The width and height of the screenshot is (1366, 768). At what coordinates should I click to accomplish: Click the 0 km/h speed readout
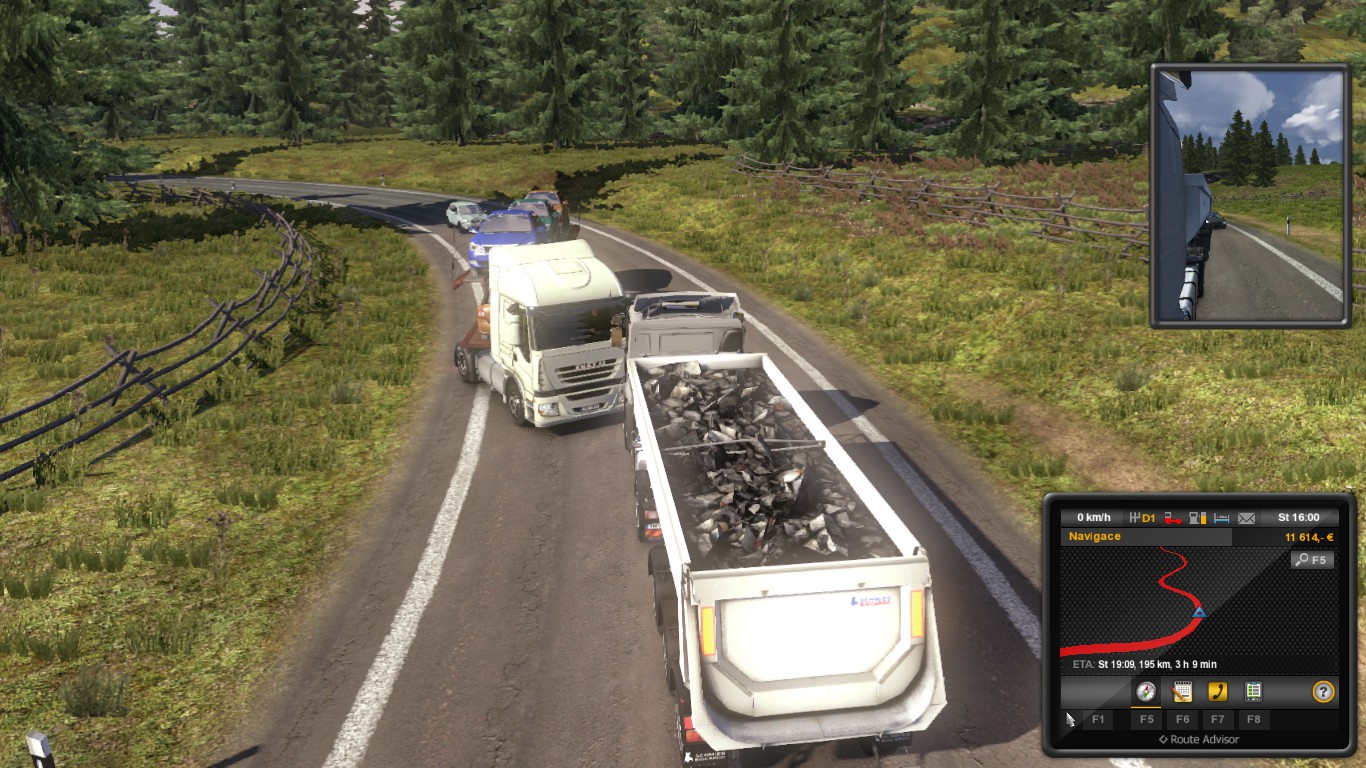coord(1095,517)
